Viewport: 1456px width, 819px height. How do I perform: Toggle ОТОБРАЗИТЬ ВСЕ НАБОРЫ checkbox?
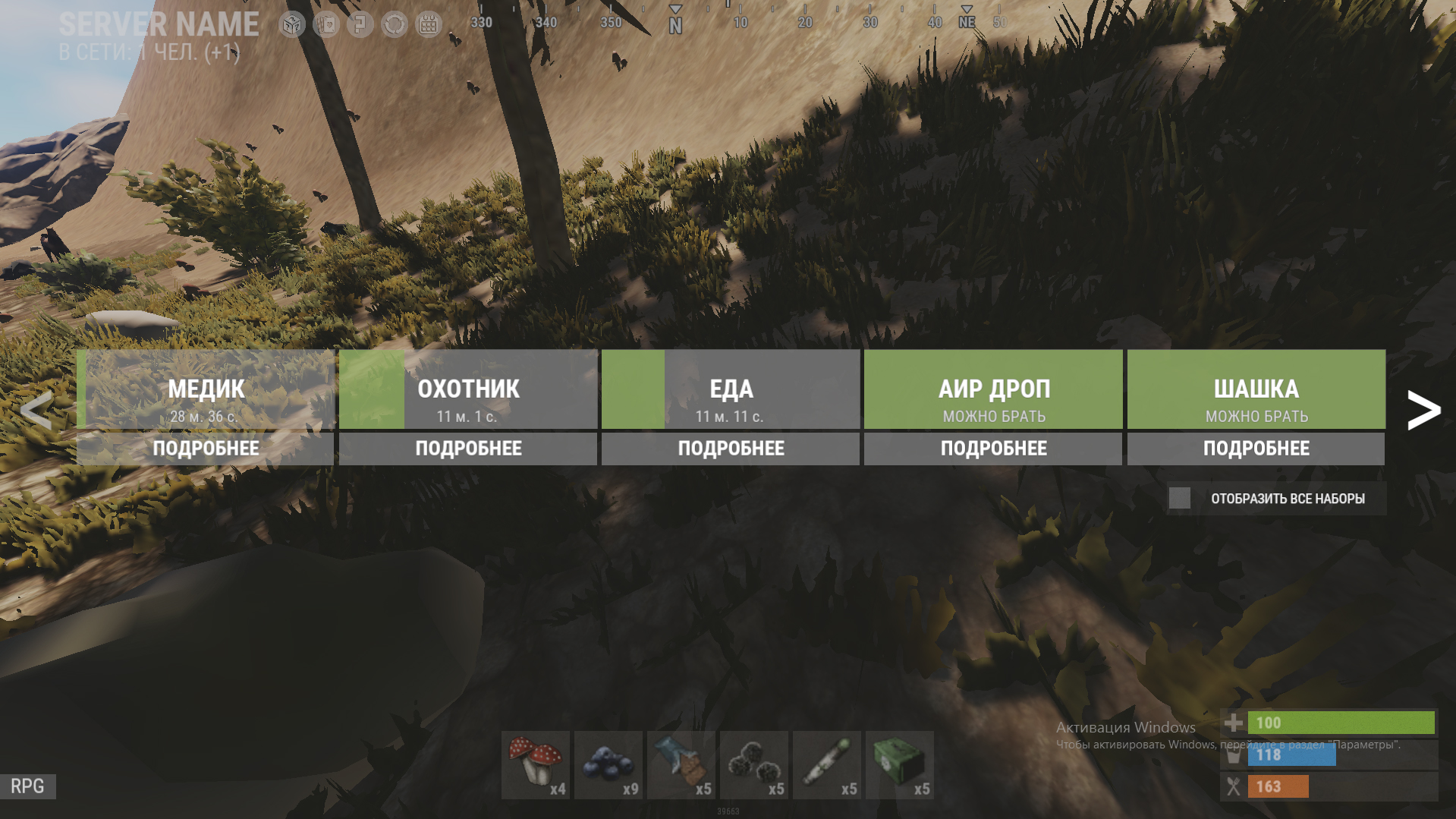1180,498
